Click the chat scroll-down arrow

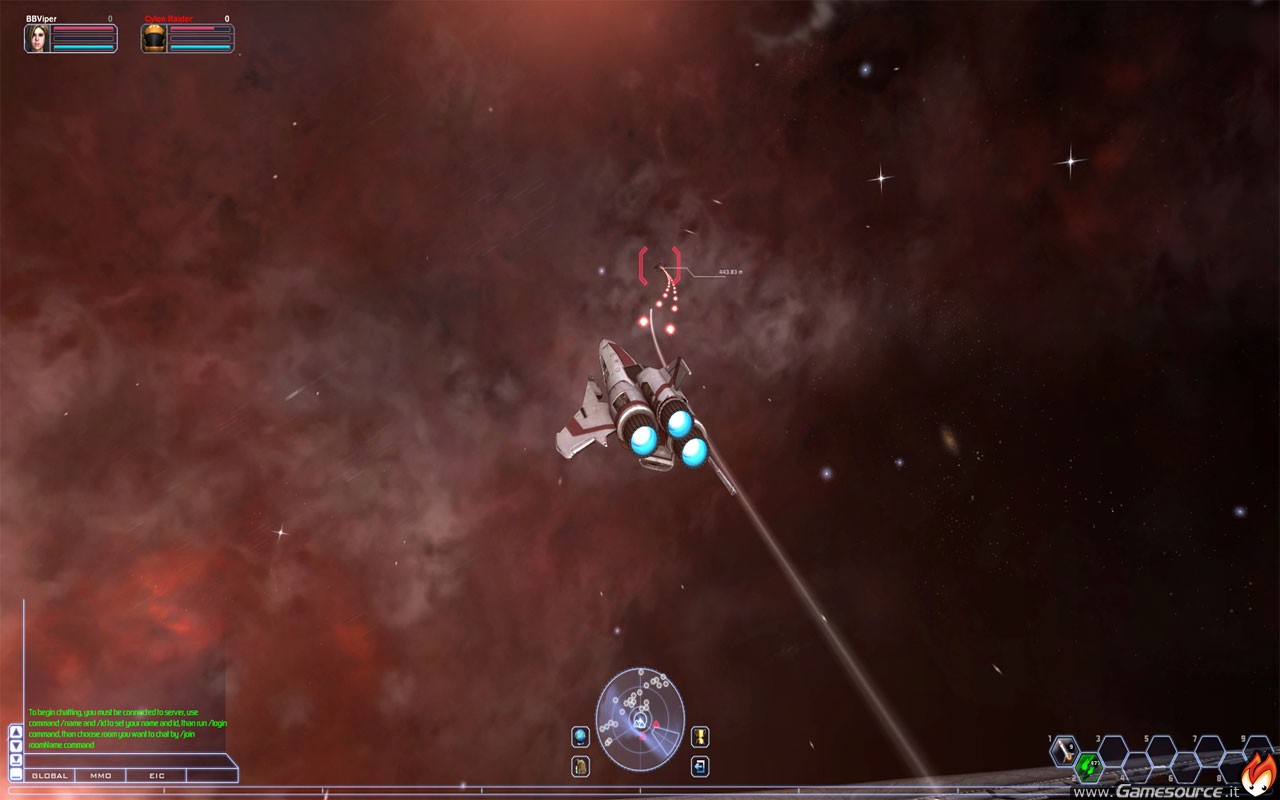click(x=16, y=745)
